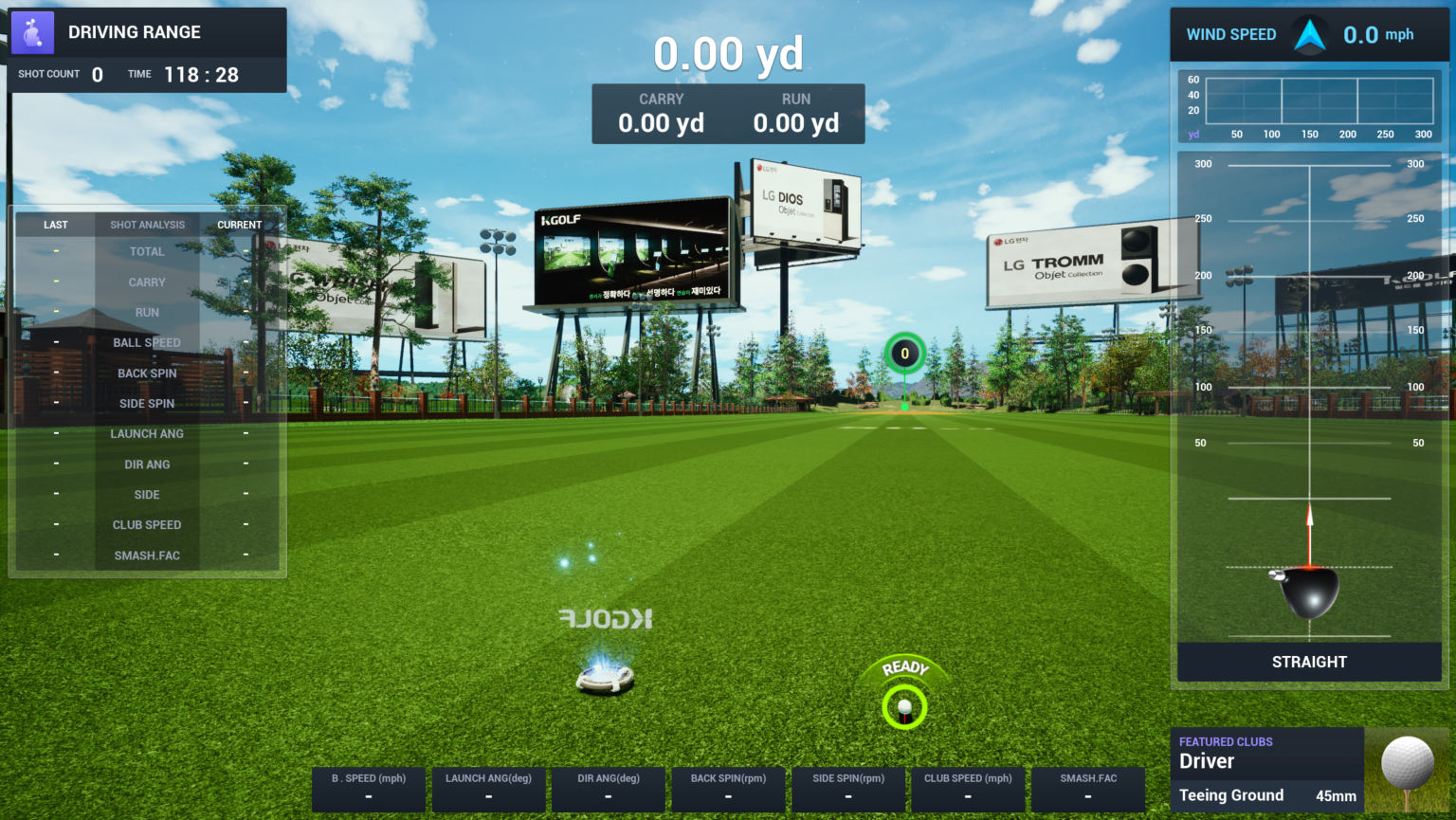1456x820 pixels.
Task: Expand the SHOT ANALYSIS panel
Action: coord(147,224)
